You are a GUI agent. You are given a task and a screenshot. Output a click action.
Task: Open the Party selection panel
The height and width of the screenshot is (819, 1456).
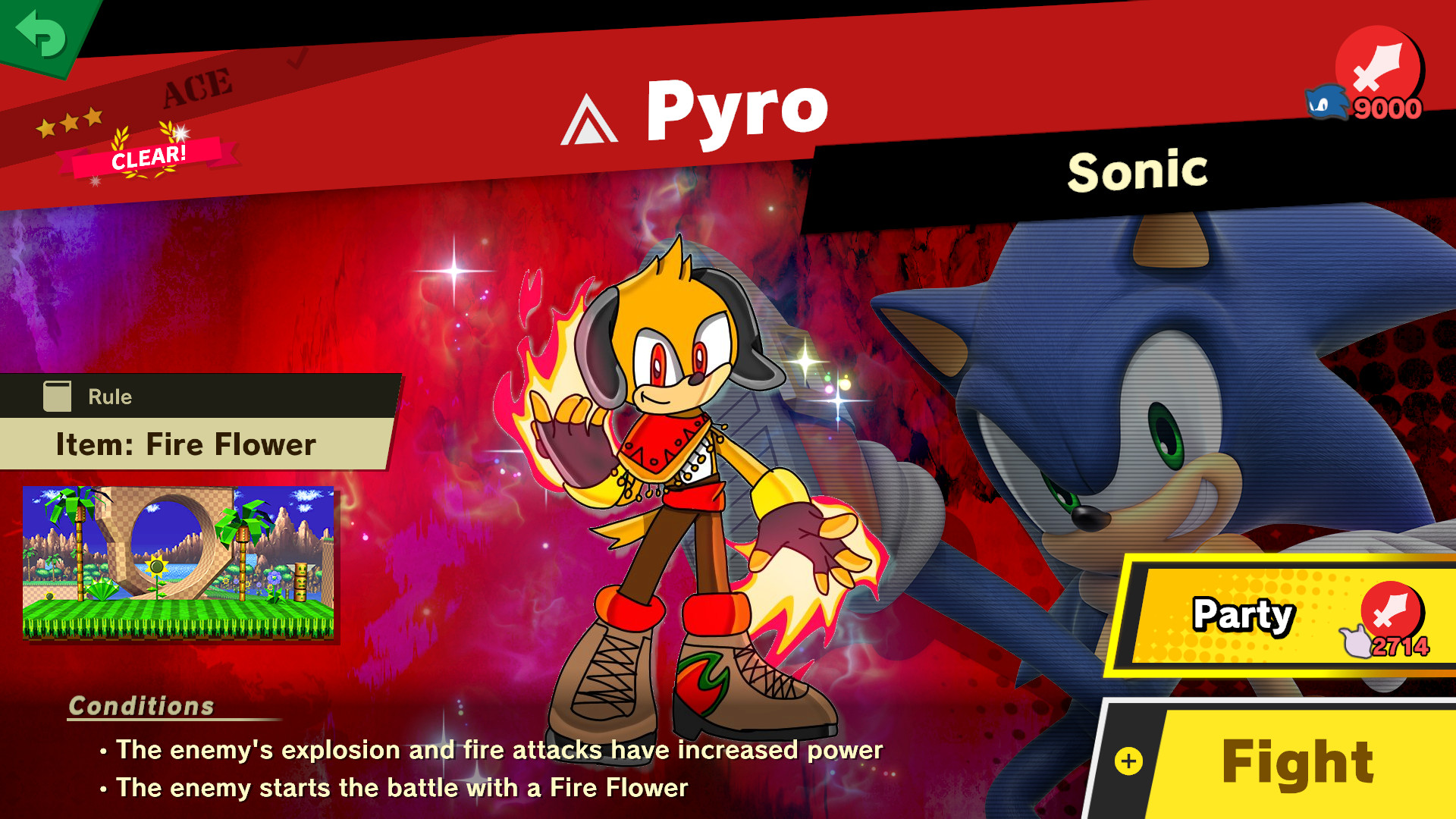click(x=1244, y=616)
